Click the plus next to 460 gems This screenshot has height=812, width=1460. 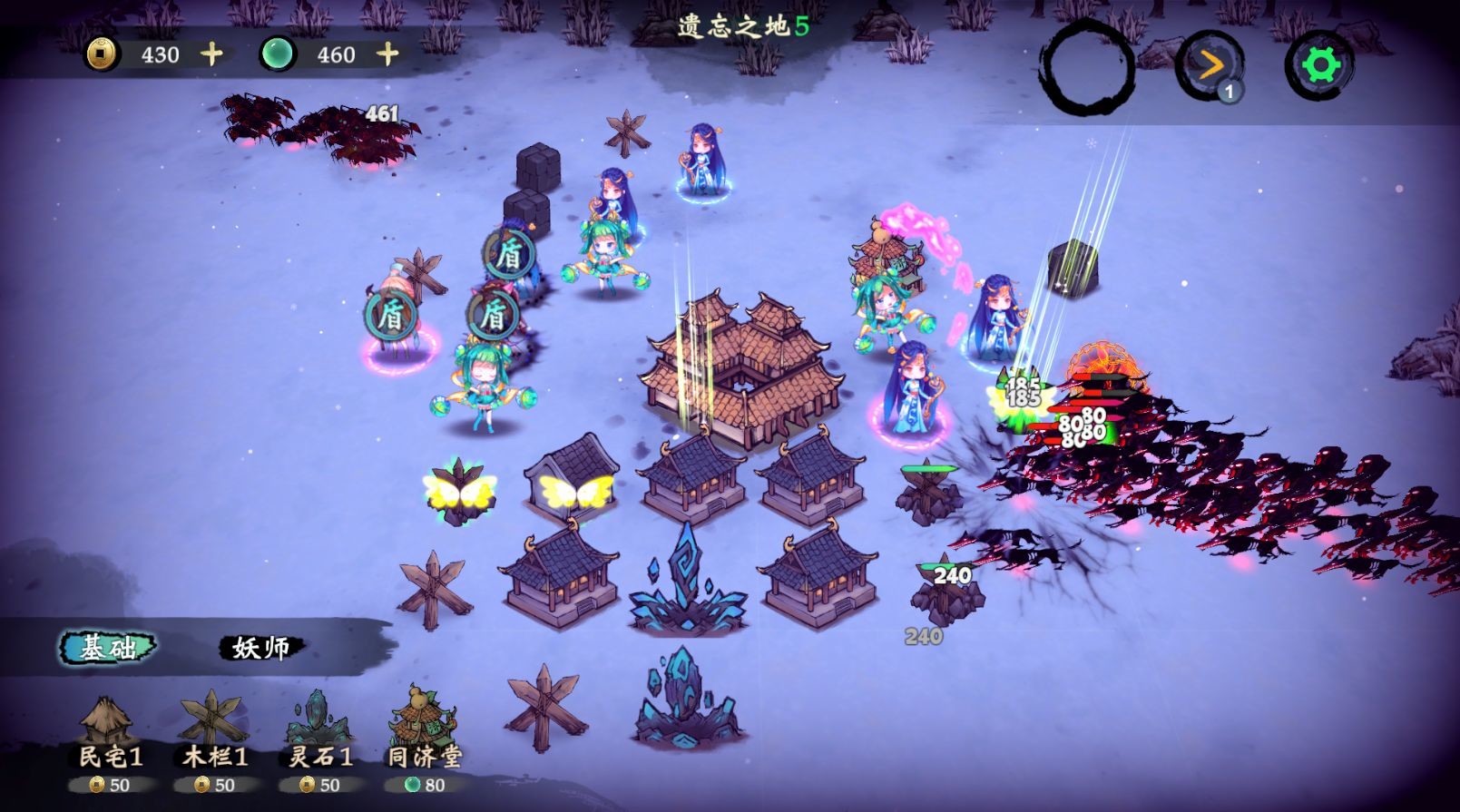coord(387,54)
